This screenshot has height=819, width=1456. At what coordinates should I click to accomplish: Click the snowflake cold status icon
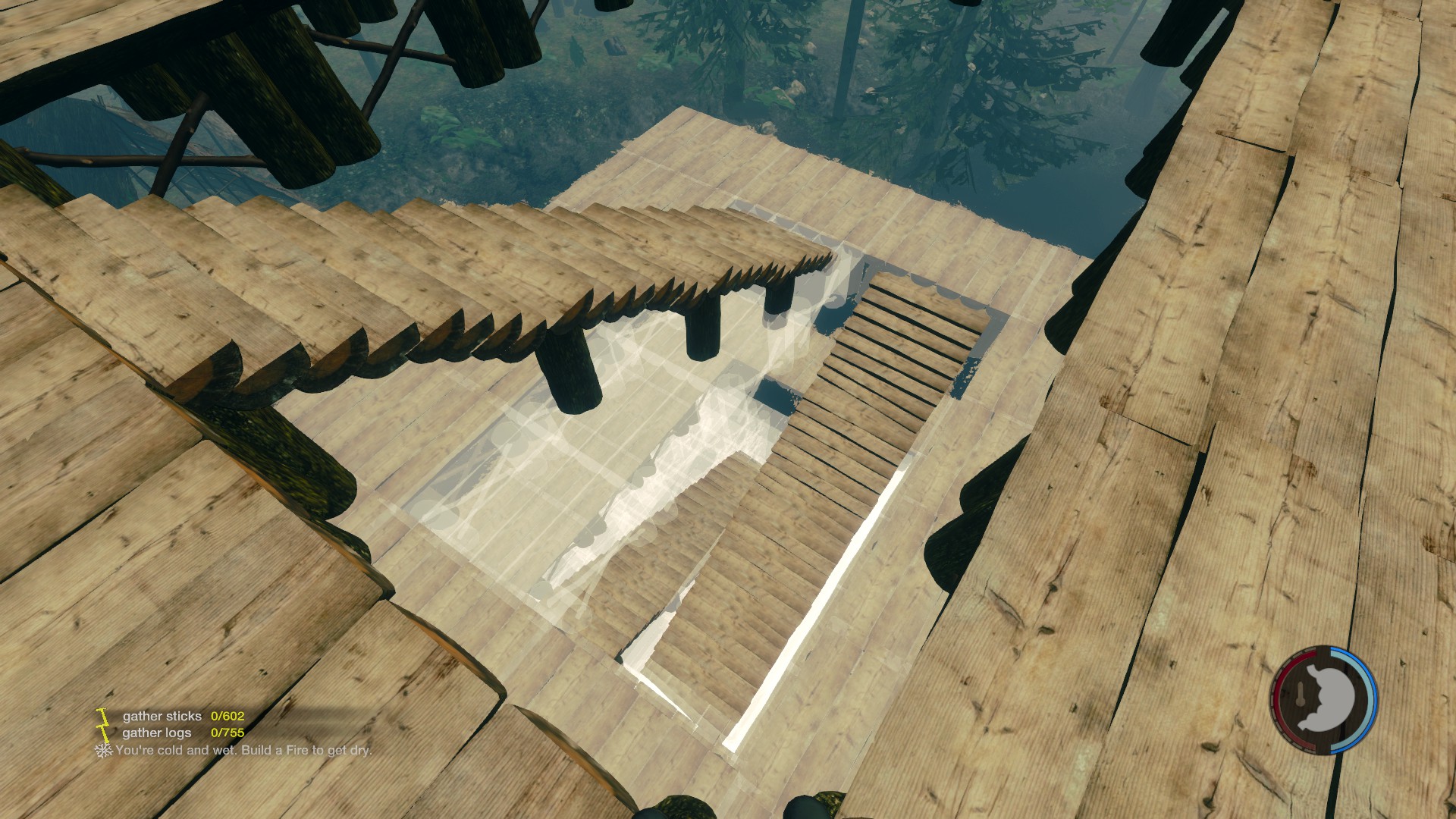pos(102,750)
